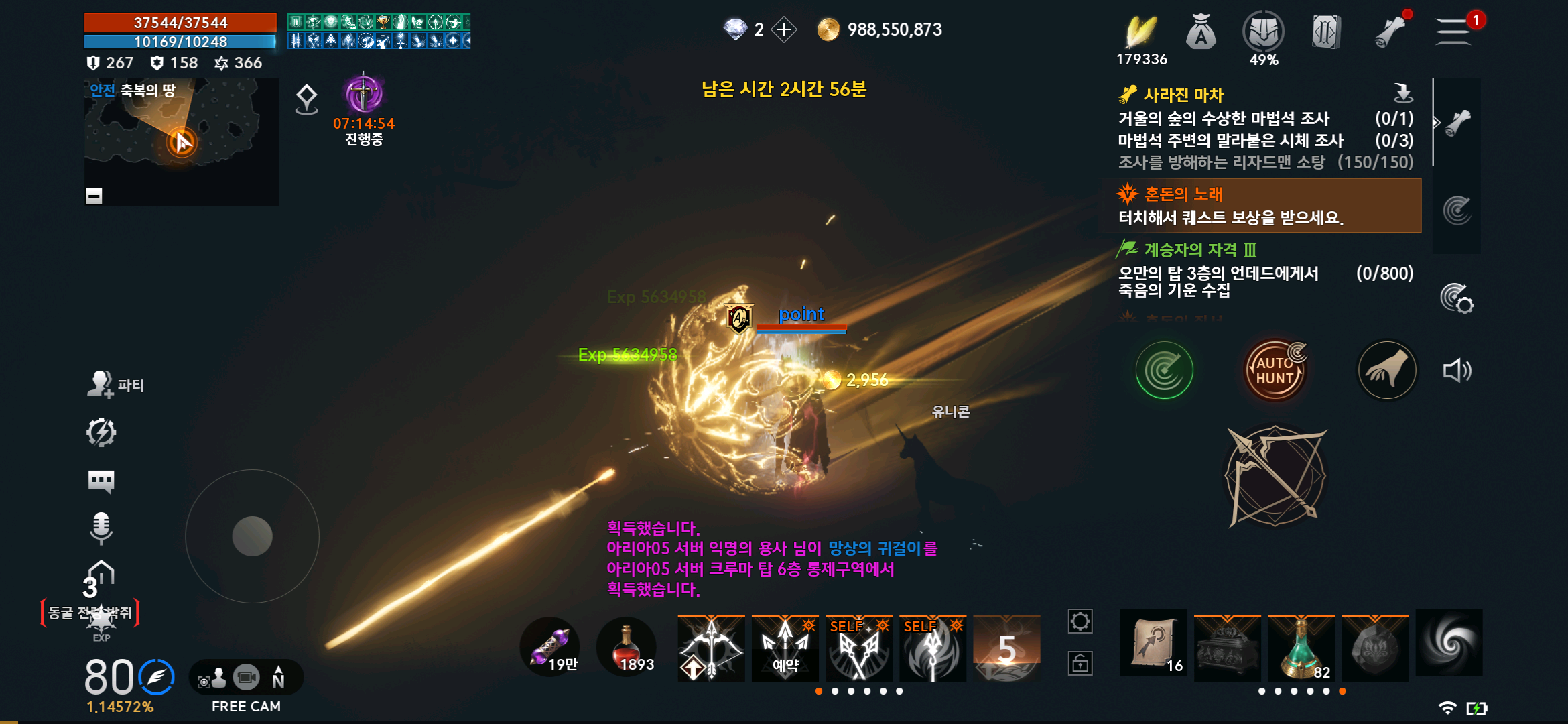1568x724 pixels.
Task: Toggle the AUTO HUNT button
Action: [x=1275, y=370]
